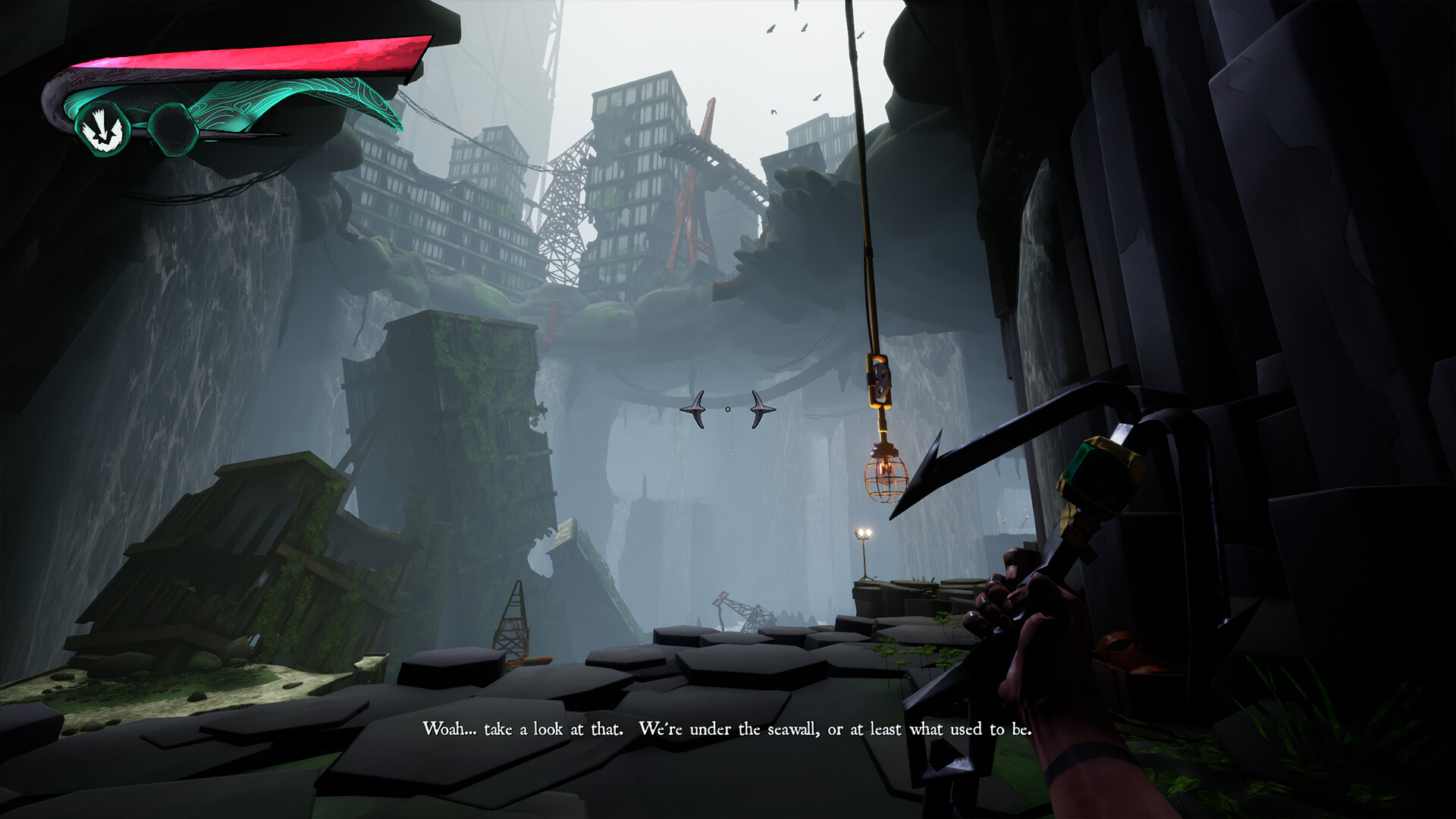Click the central aiming reticle dot
Image resolution: width=1456 pixels, height=819 pixels.
click(728, 409)
